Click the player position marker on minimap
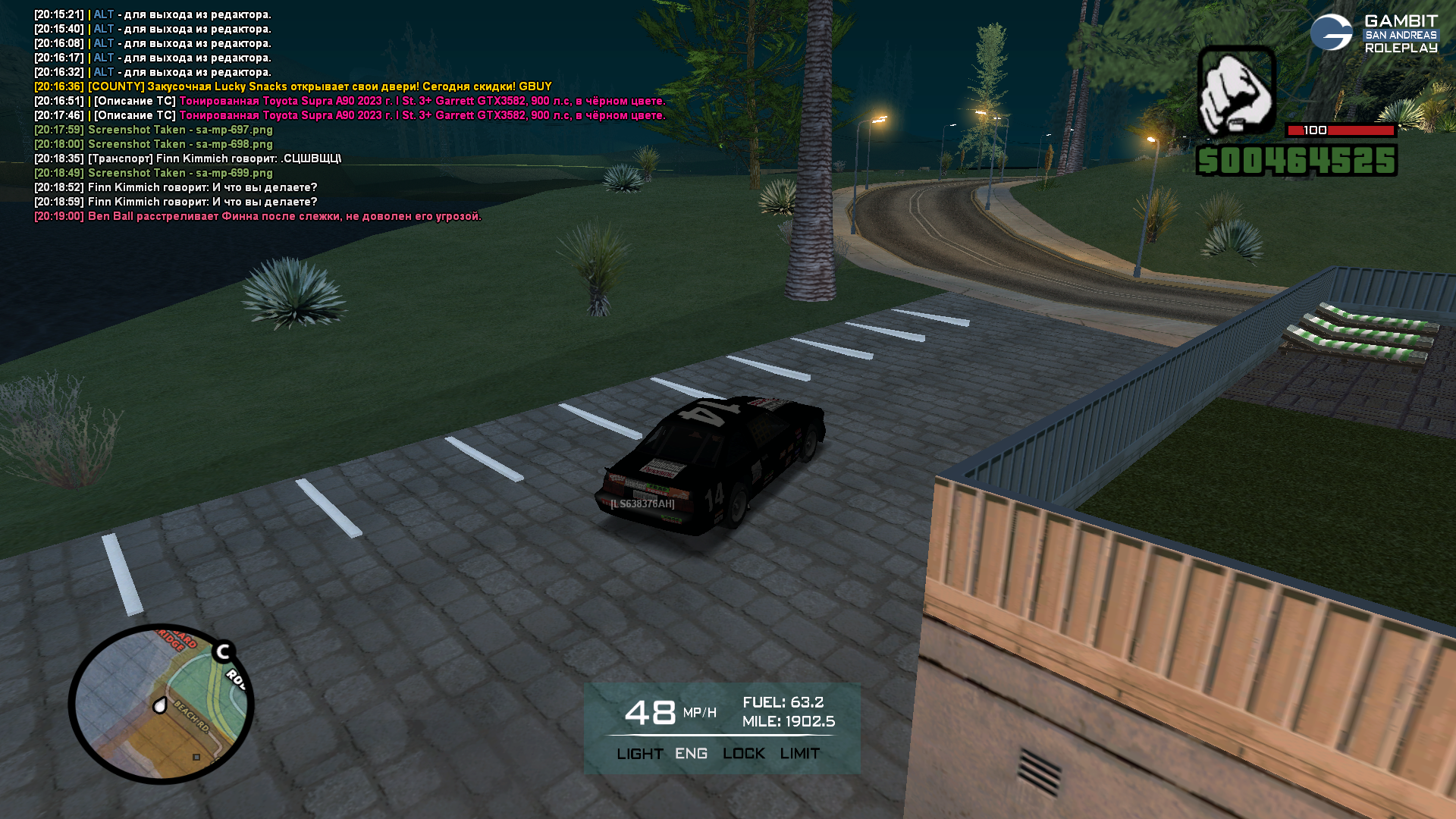Screen dimensions: 1456x819 tap(160, 706)
